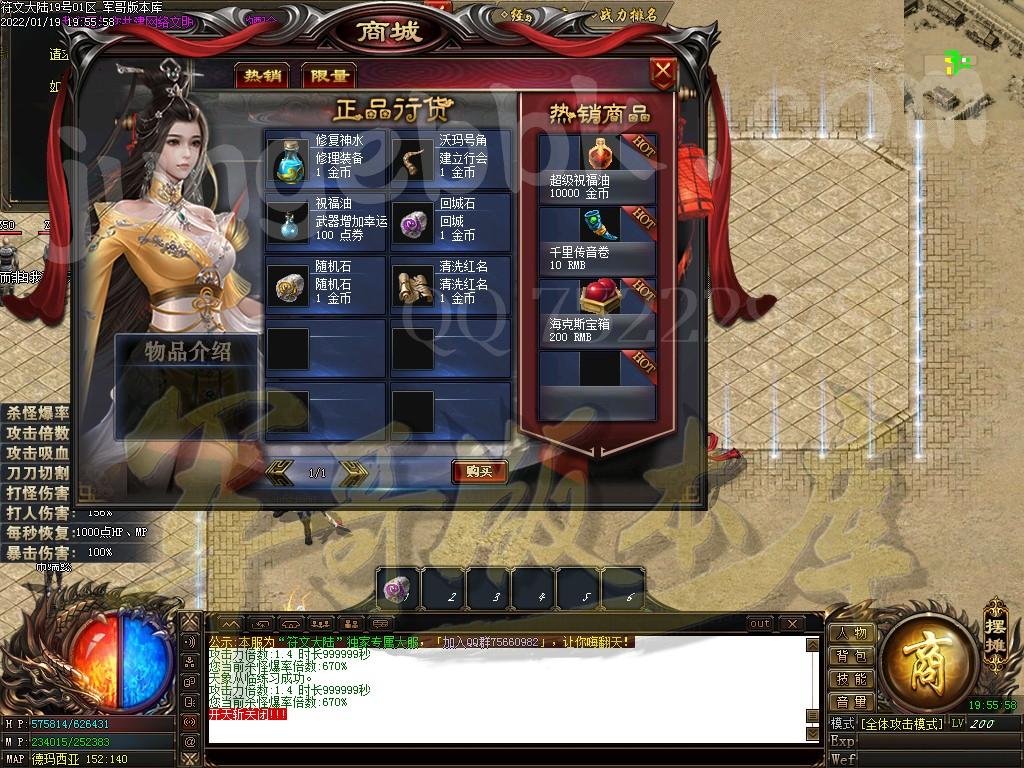Switch to the 限量 tab
1024x768 pixels.
click(x=328, y=76)
